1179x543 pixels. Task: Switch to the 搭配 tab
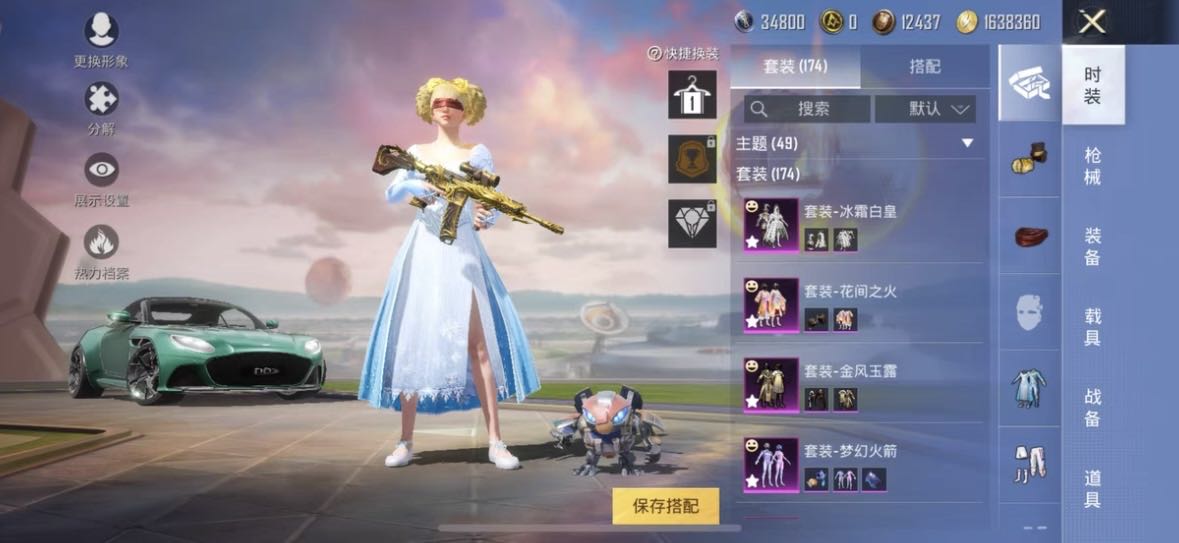pos(925,67)
